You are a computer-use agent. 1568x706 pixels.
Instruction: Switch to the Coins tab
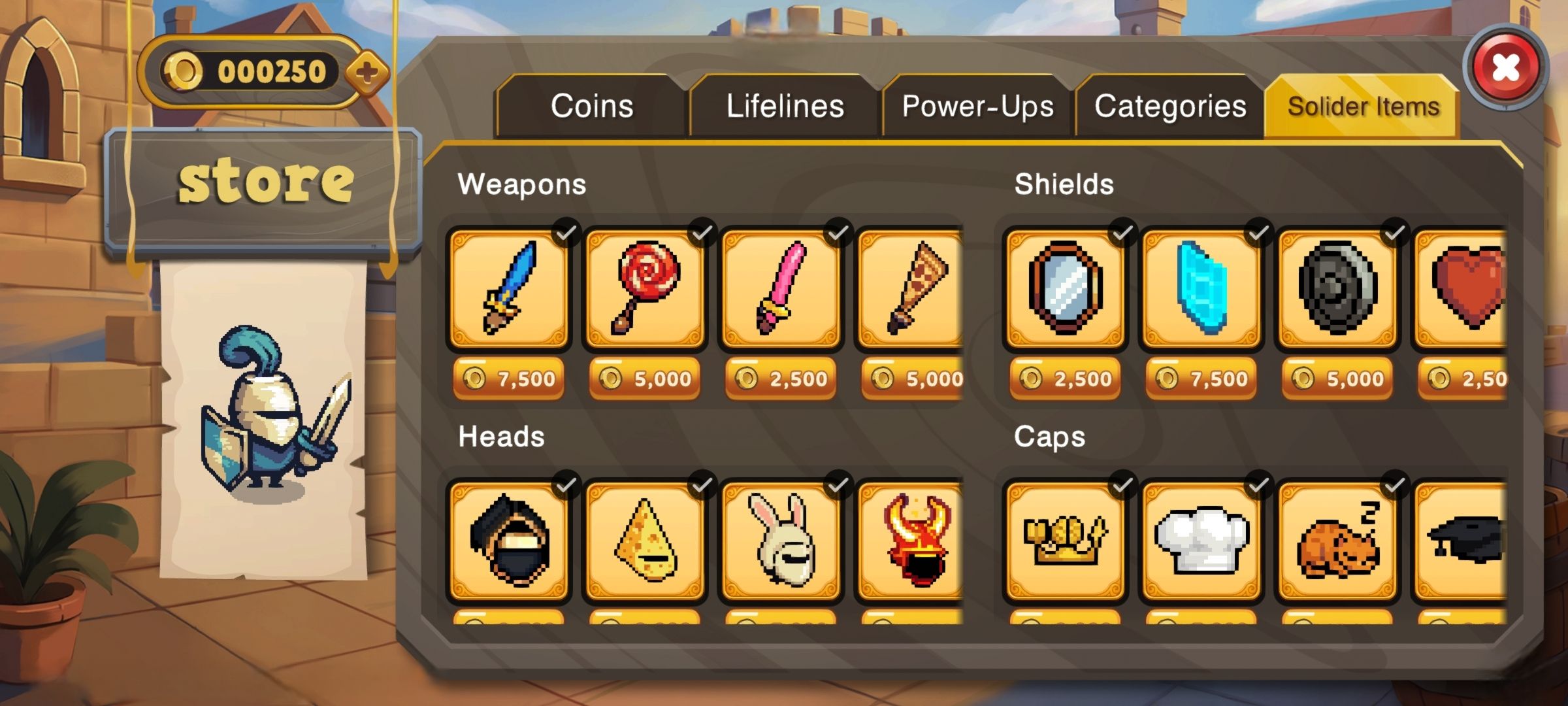coord(591,107)
